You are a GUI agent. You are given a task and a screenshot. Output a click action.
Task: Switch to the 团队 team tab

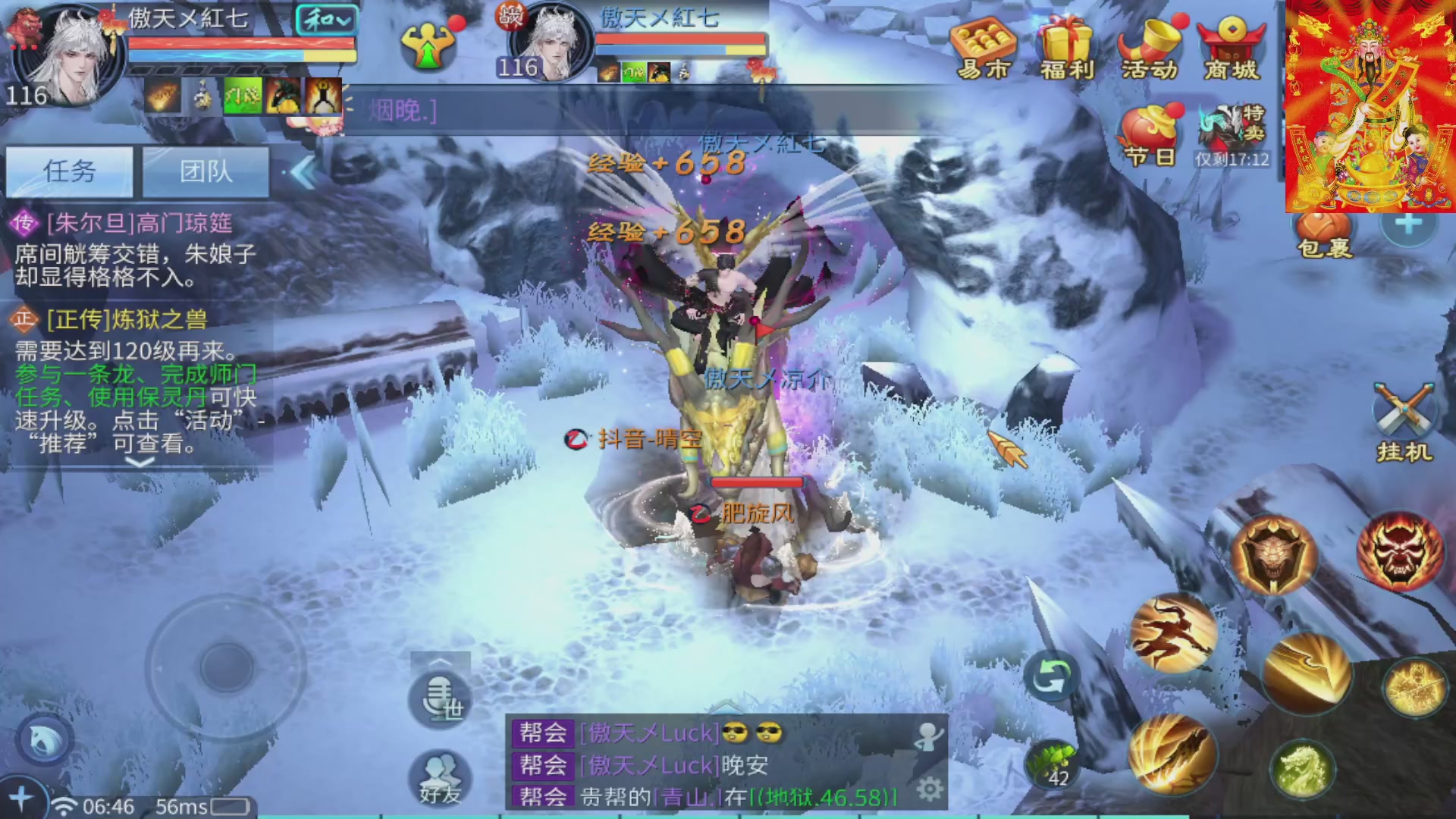tap(206, 171)
